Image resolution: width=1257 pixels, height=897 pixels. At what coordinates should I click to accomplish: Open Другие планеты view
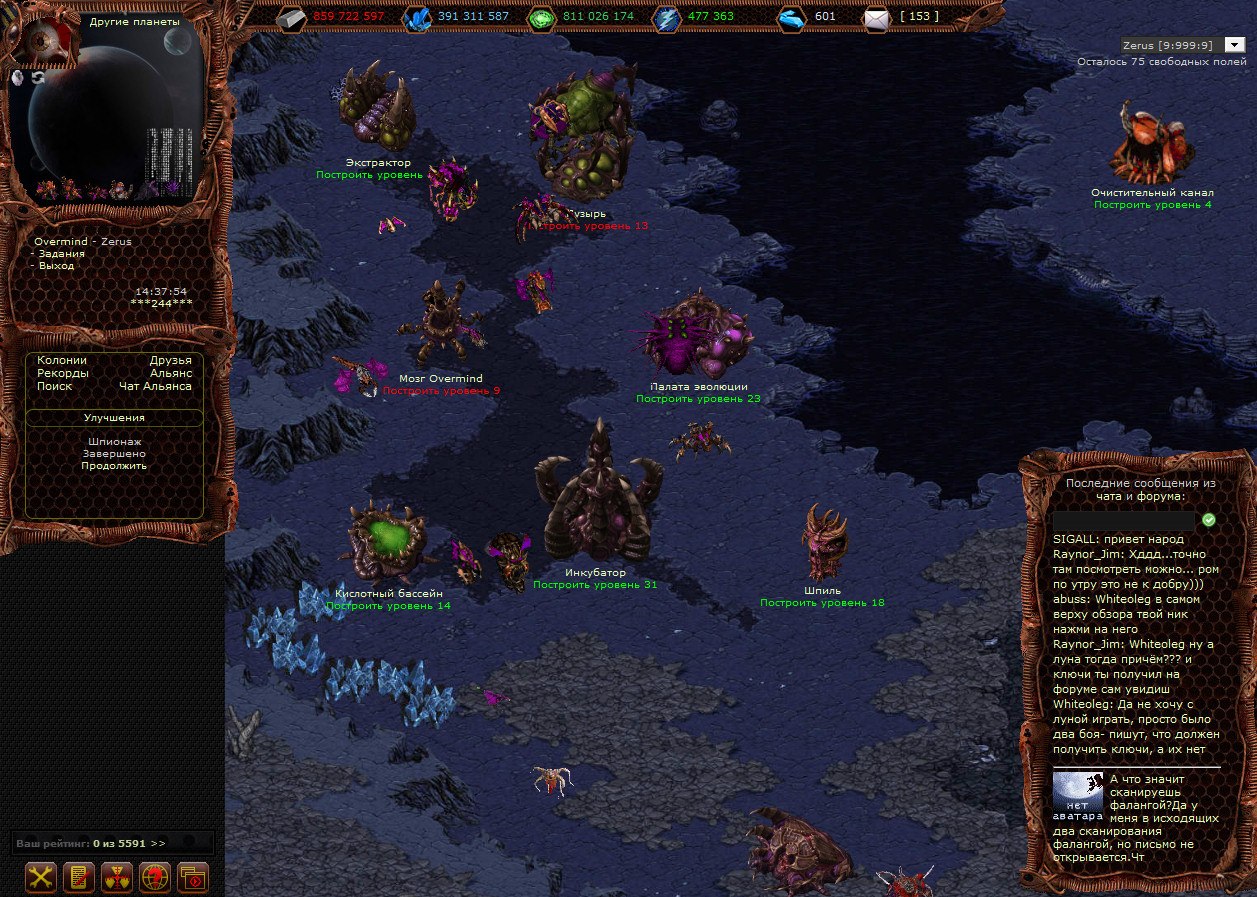tap(134, 22)
